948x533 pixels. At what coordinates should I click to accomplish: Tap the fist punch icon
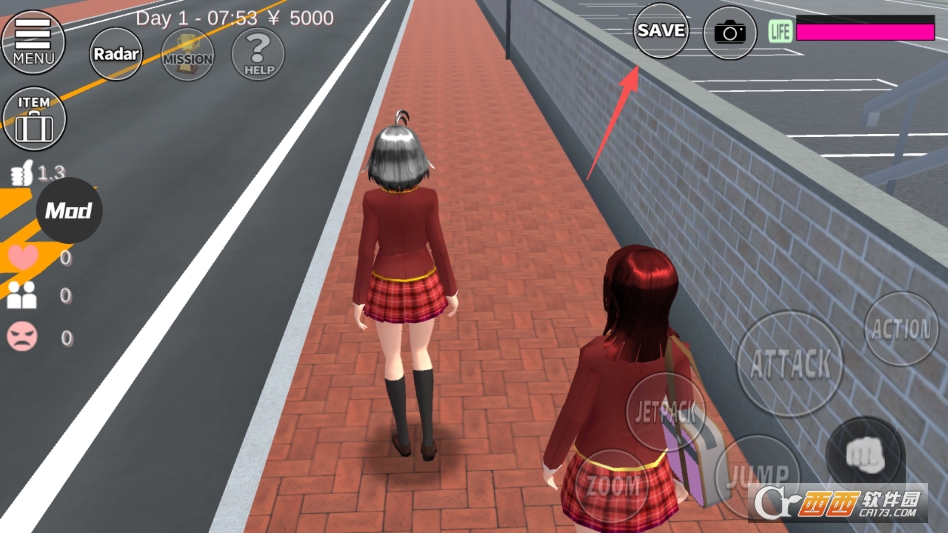[x=864, y=454]
